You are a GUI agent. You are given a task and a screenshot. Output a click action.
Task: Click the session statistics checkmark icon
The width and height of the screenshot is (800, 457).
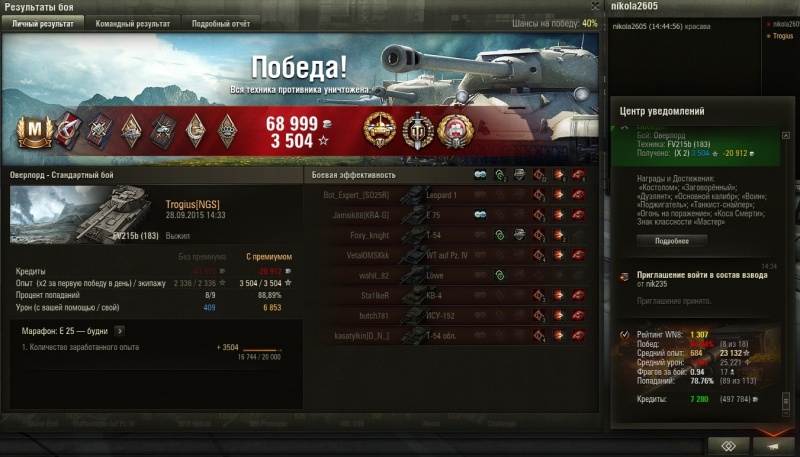coord(625,334)
